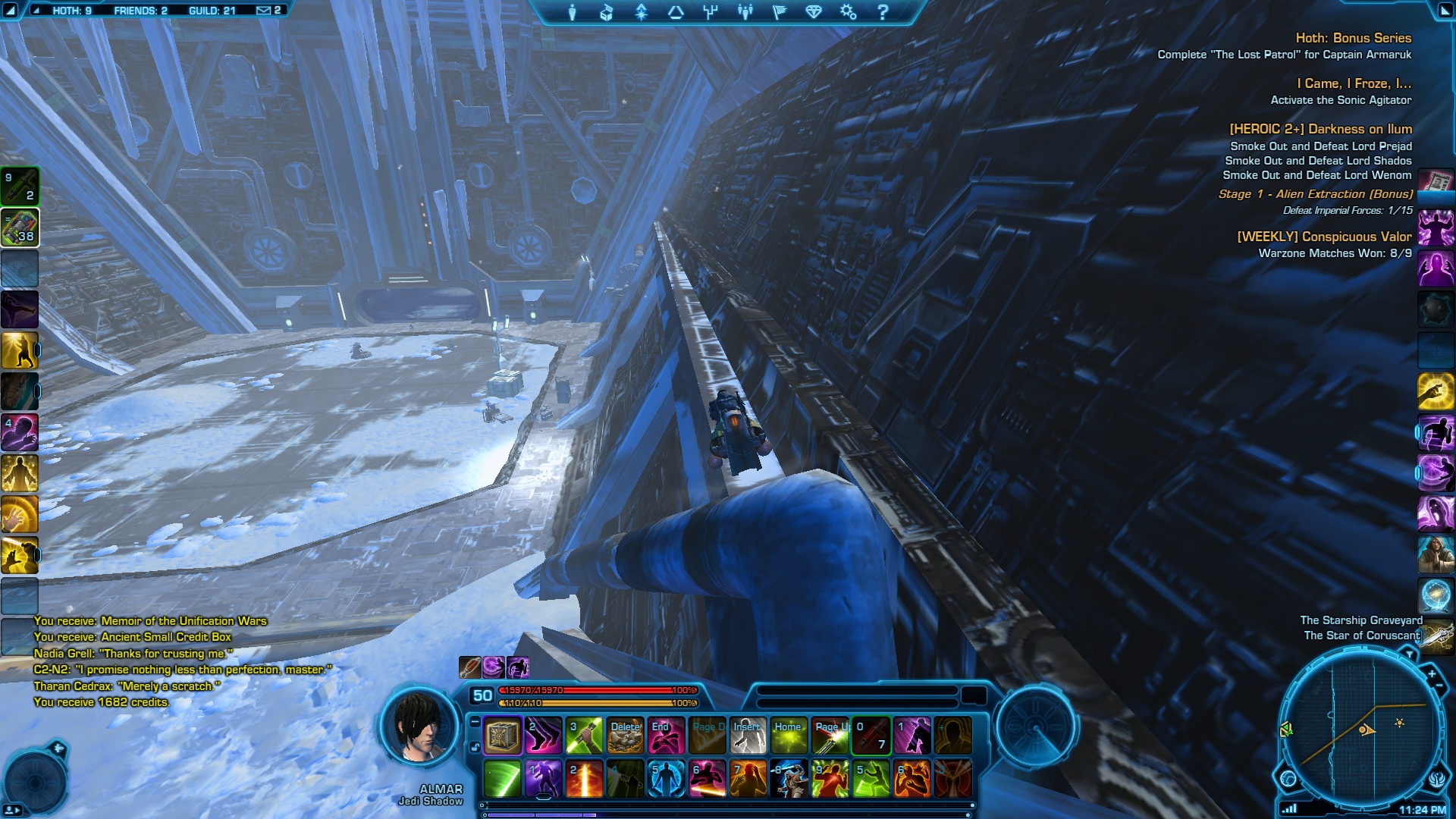
Task: Click the question mark help icon
Action: coord(883,12)
